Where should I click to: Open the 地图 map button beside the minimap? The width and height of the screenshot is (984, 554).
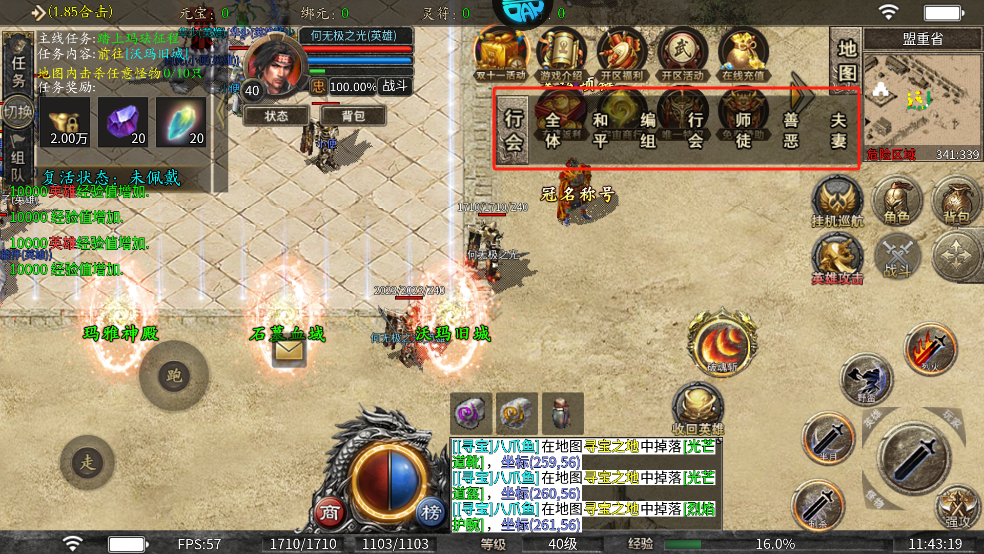[846, 62]
